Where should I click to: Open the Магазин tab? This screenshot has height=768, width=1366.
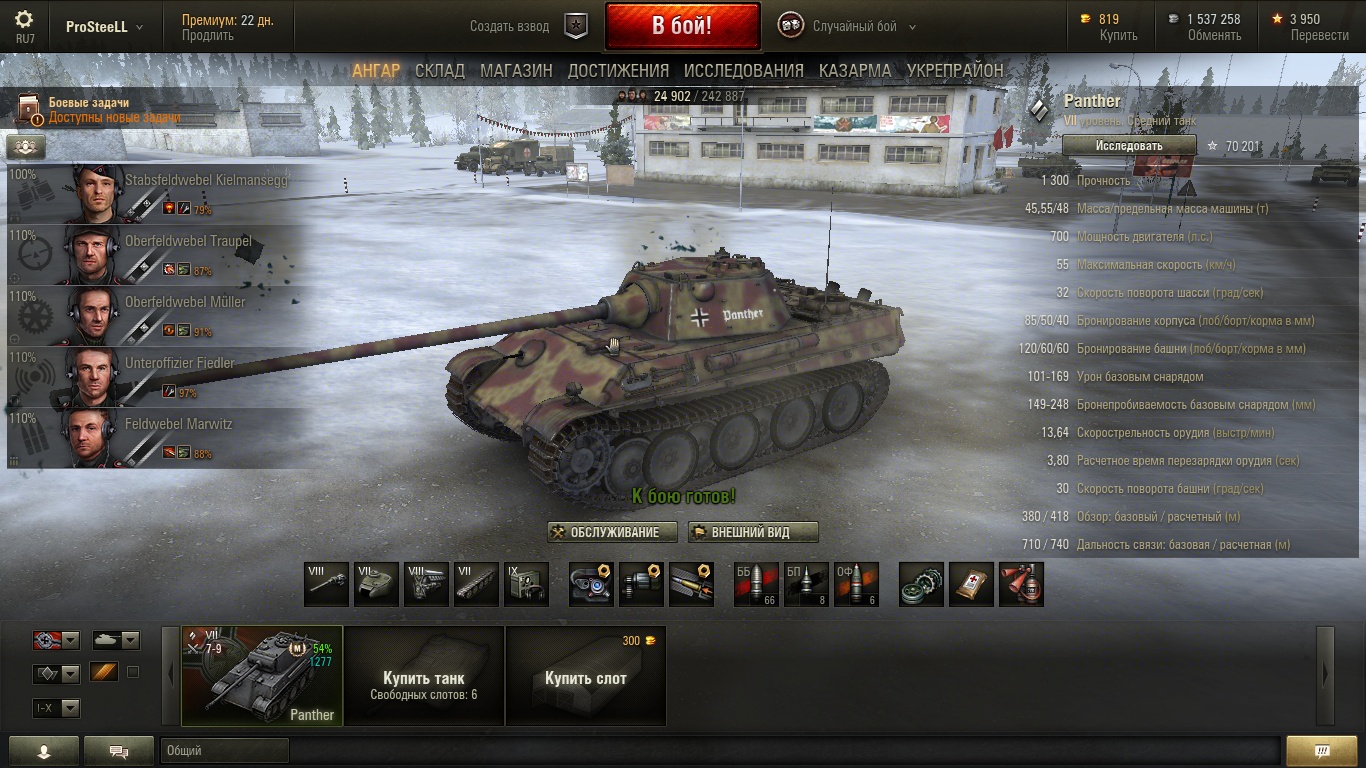coord(516,71)
